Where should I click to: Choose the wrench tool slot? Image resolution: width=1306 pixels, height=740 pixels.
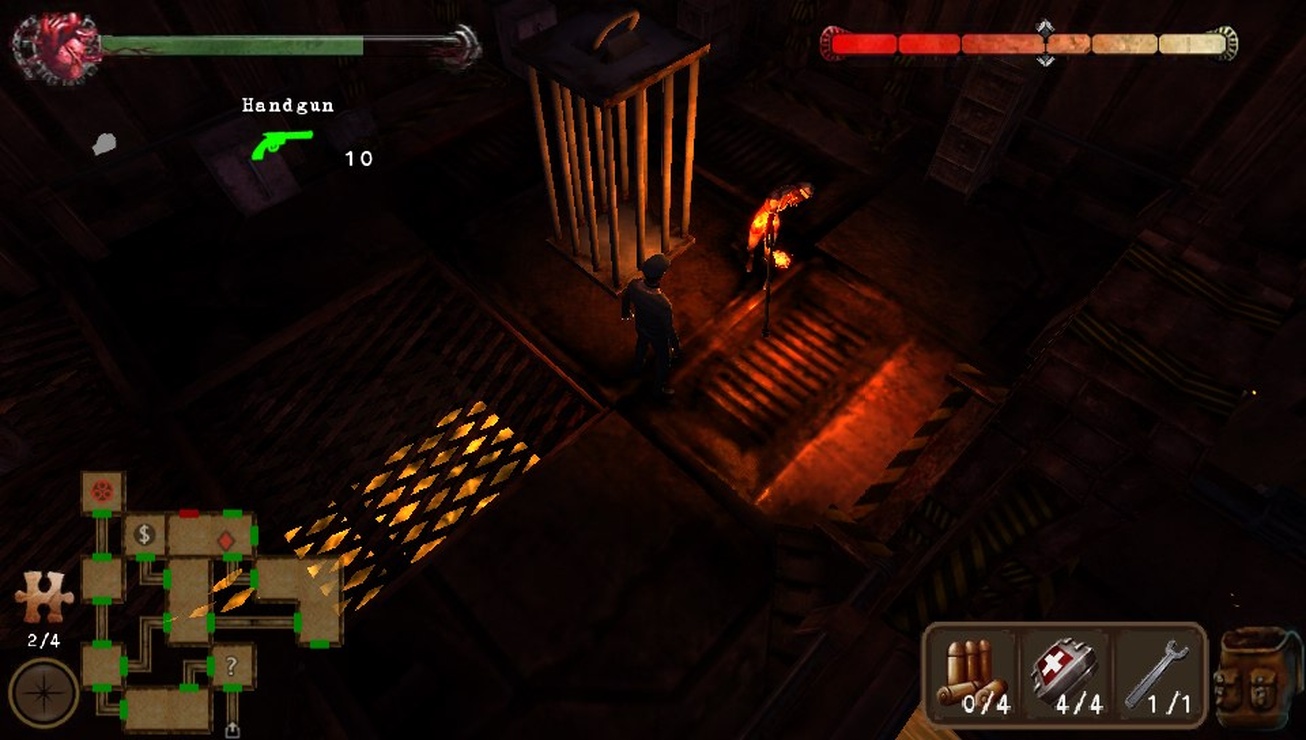pyautogui.click(x=1158, y=675)
